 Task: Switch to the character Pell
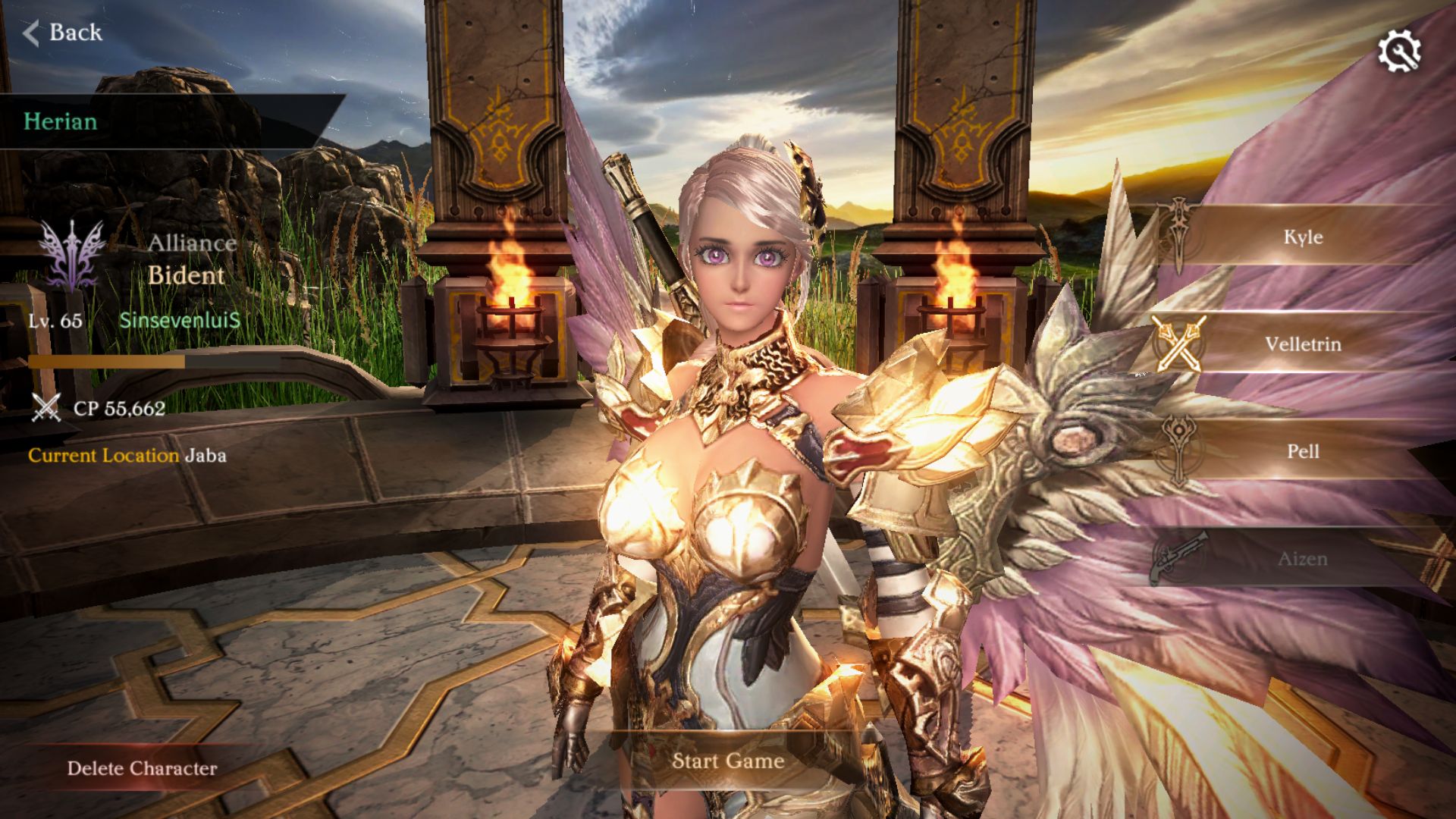[x=1302, y=451]
